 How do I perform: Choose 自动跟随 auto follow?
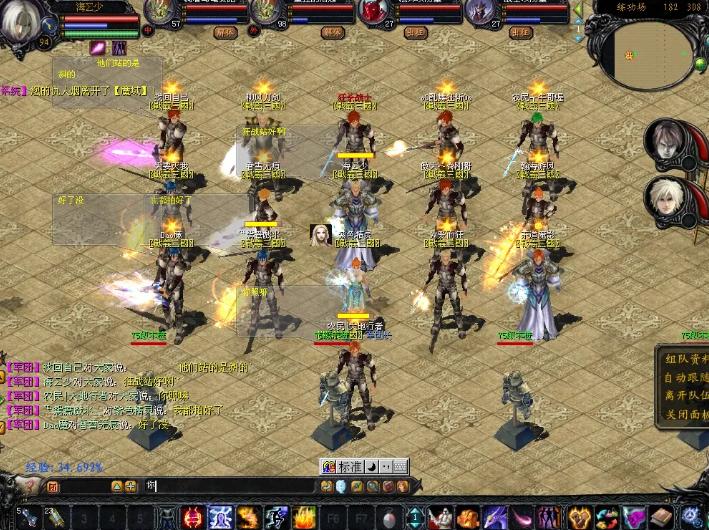click(x=685, y=378)
